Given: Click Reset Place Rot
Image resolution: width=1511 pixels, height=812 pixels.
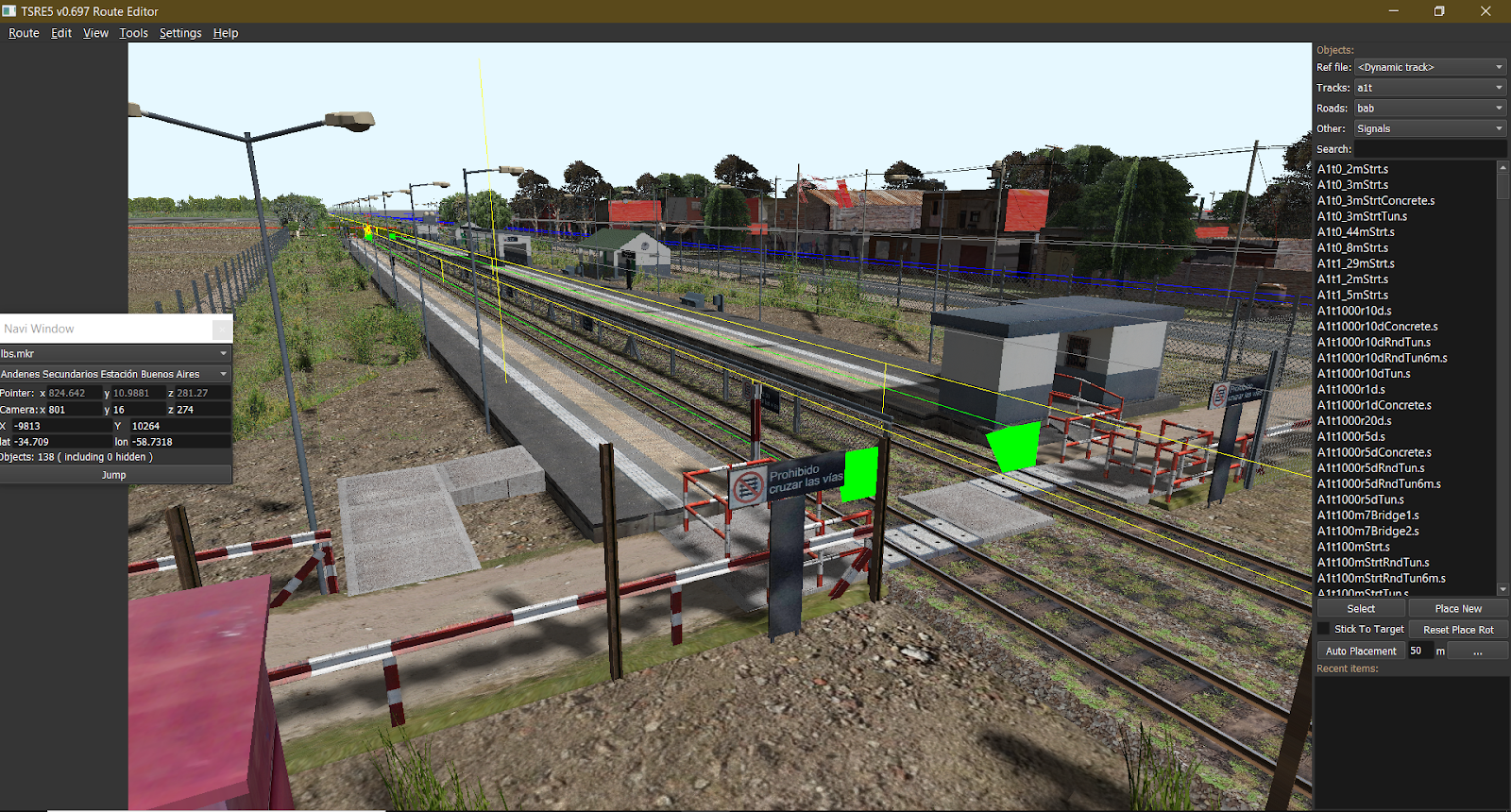Looking at the screenshot, I should 1459,629.
